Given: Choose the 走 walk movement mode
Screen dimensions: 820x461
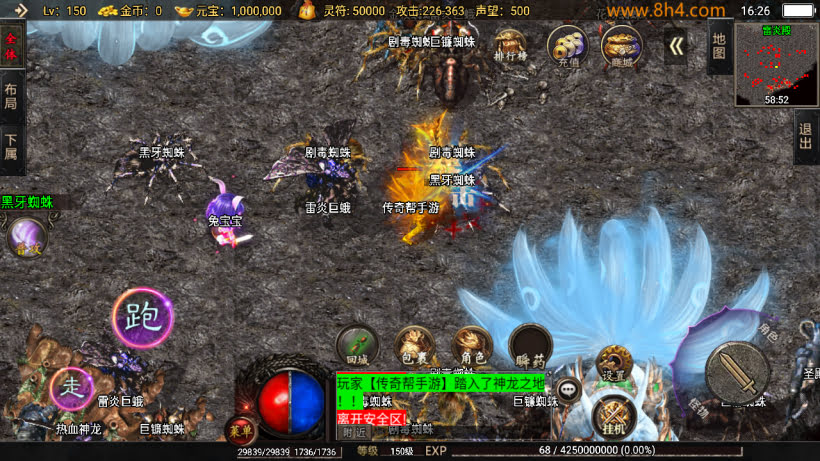Looking at the screenshot, I should (x=71, y=387).
